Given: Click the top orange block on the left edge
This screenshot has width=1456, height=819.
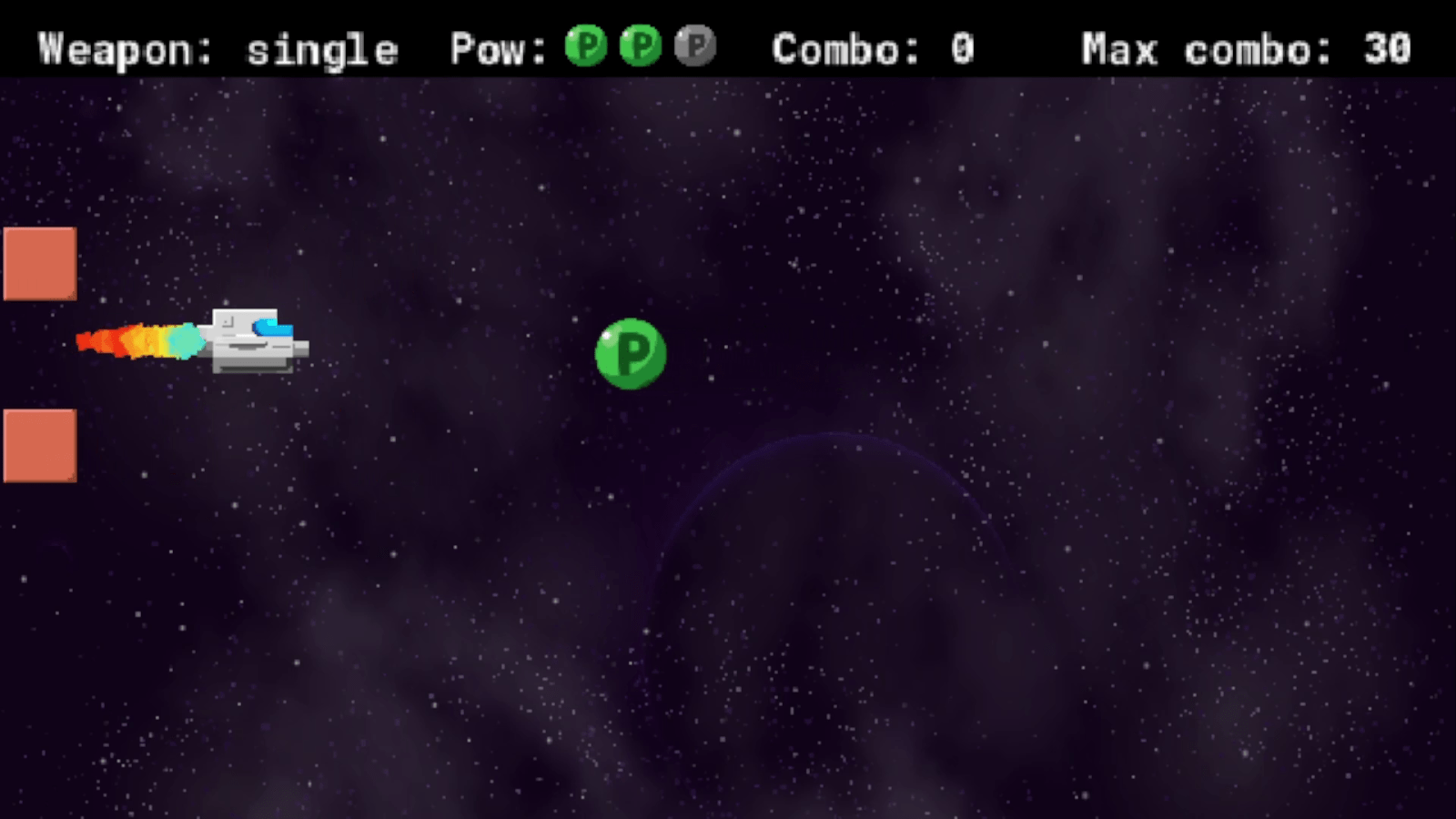Looking at the screenshot, I should [38, 263].
